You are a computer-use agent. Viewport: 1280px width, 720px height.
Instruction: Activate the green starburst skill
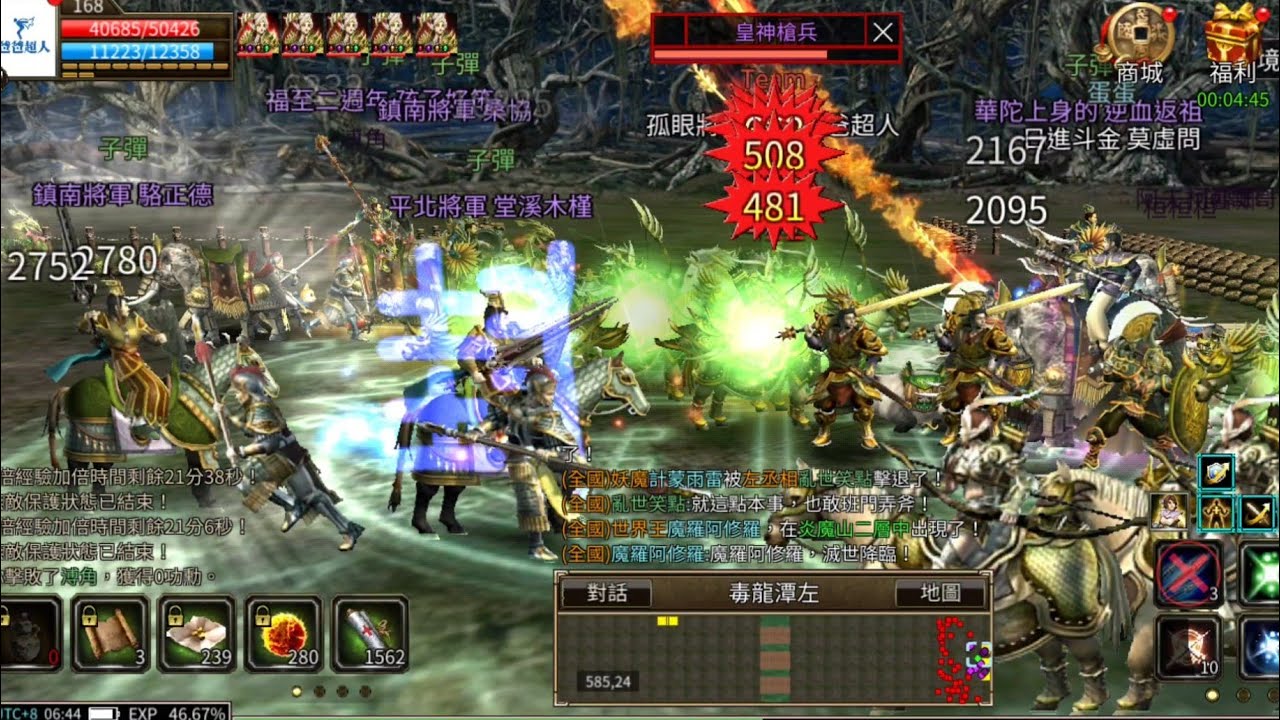click(1262, 573)
